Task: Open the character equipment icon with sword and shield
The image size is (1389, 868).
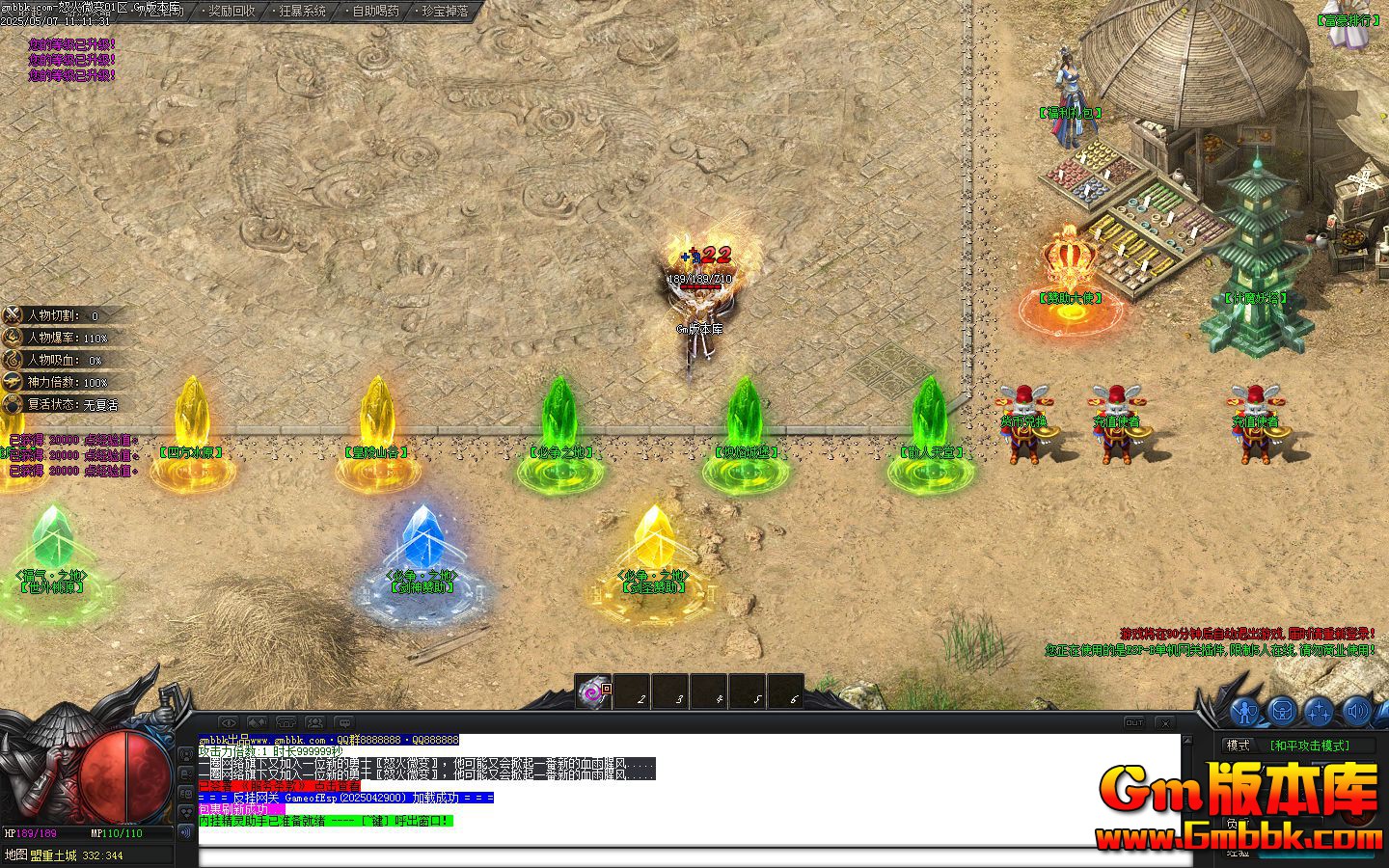Action: [x=1245, y=712]
